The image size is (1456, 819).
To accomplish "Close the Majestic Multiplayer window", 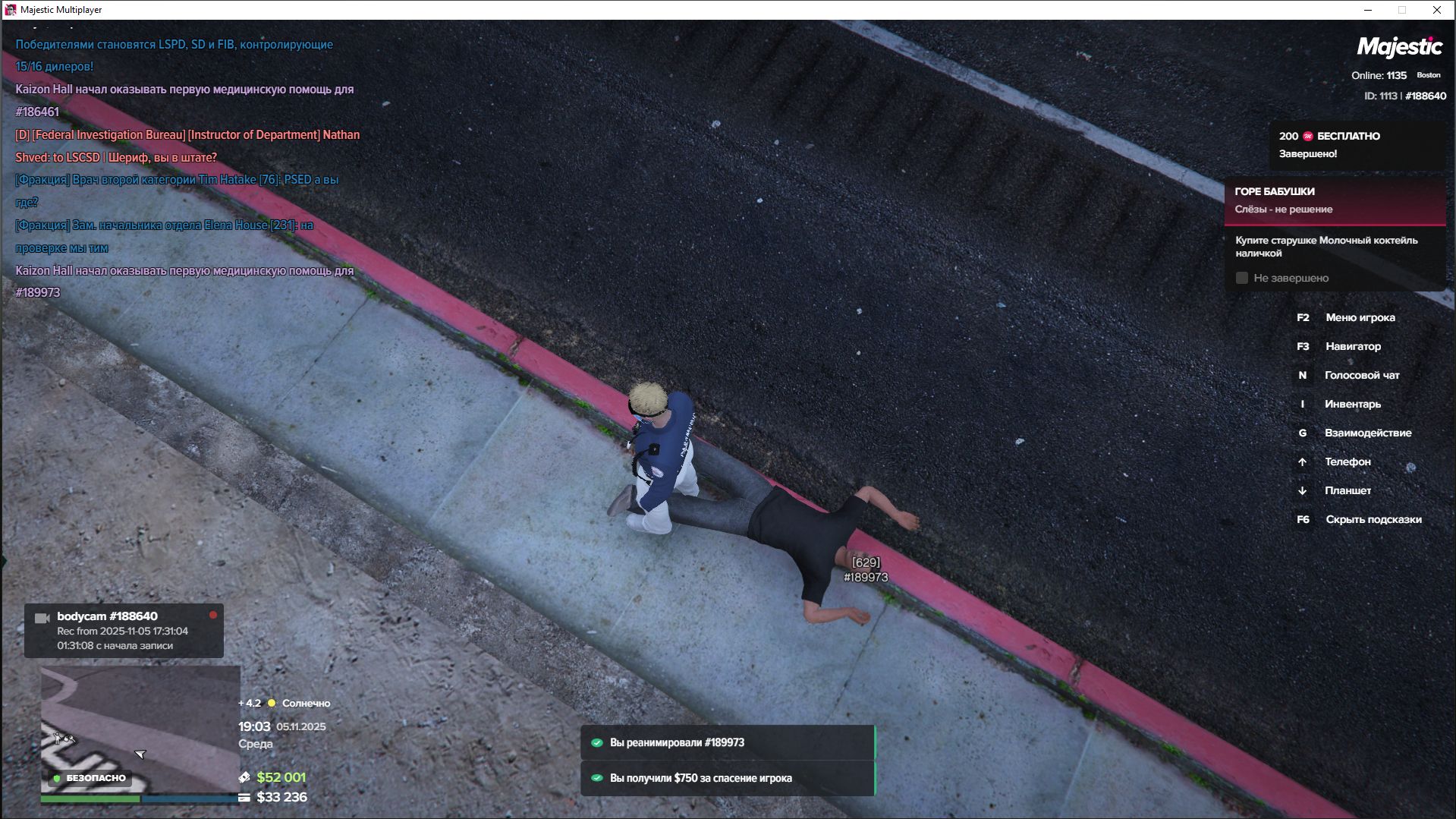I will coord(1436,10).
